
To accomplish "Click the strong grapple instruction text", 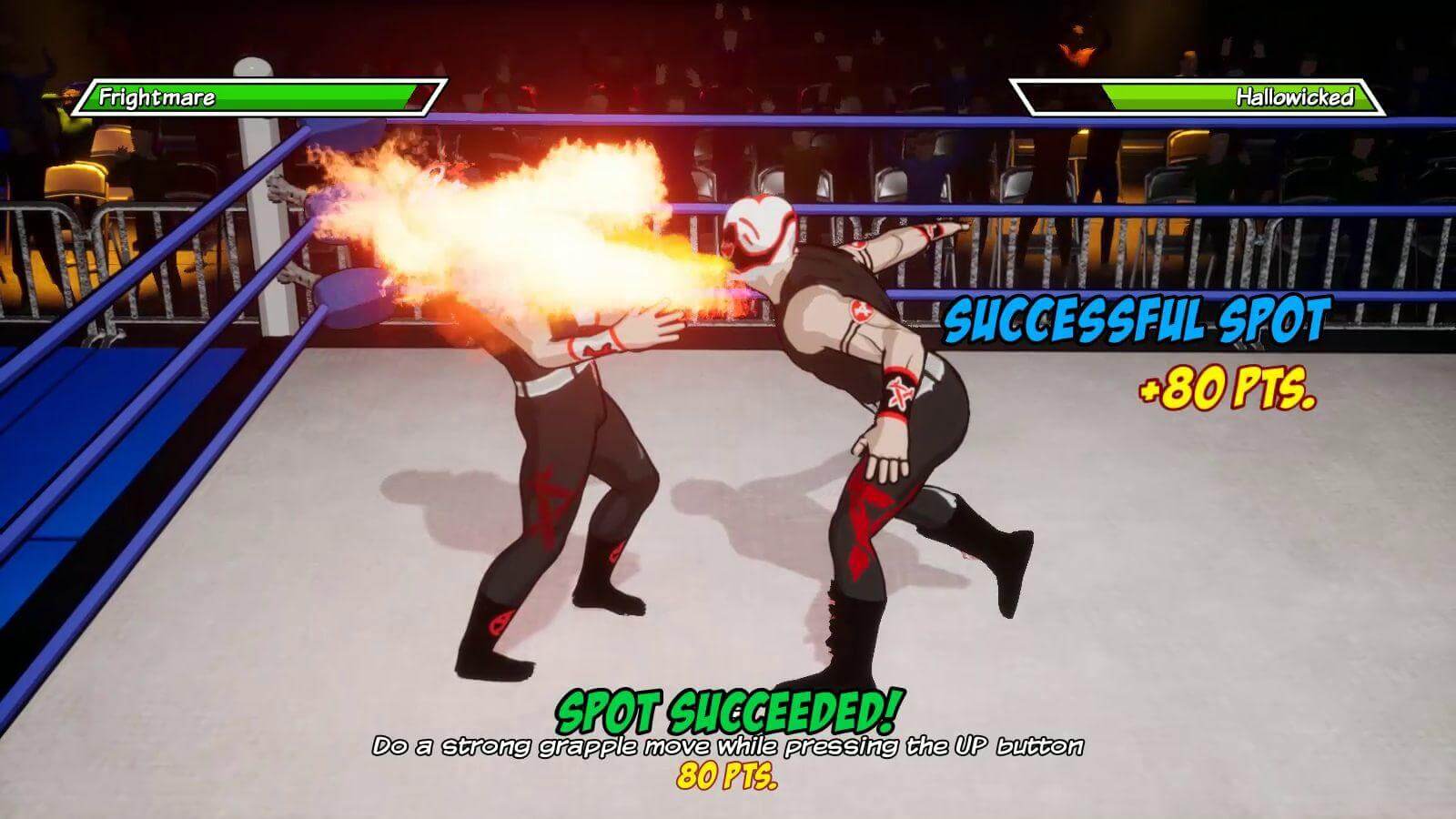I will tap(728, 747).
